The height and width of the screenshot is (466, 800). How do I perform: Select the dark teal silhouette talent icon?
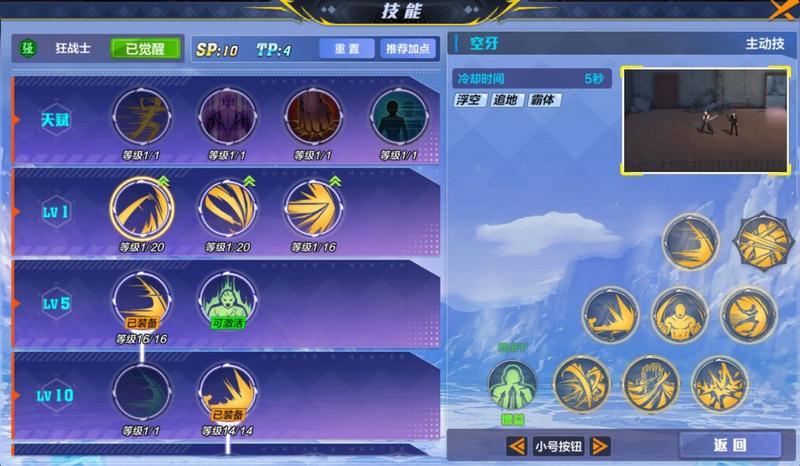tap(399, 118)
